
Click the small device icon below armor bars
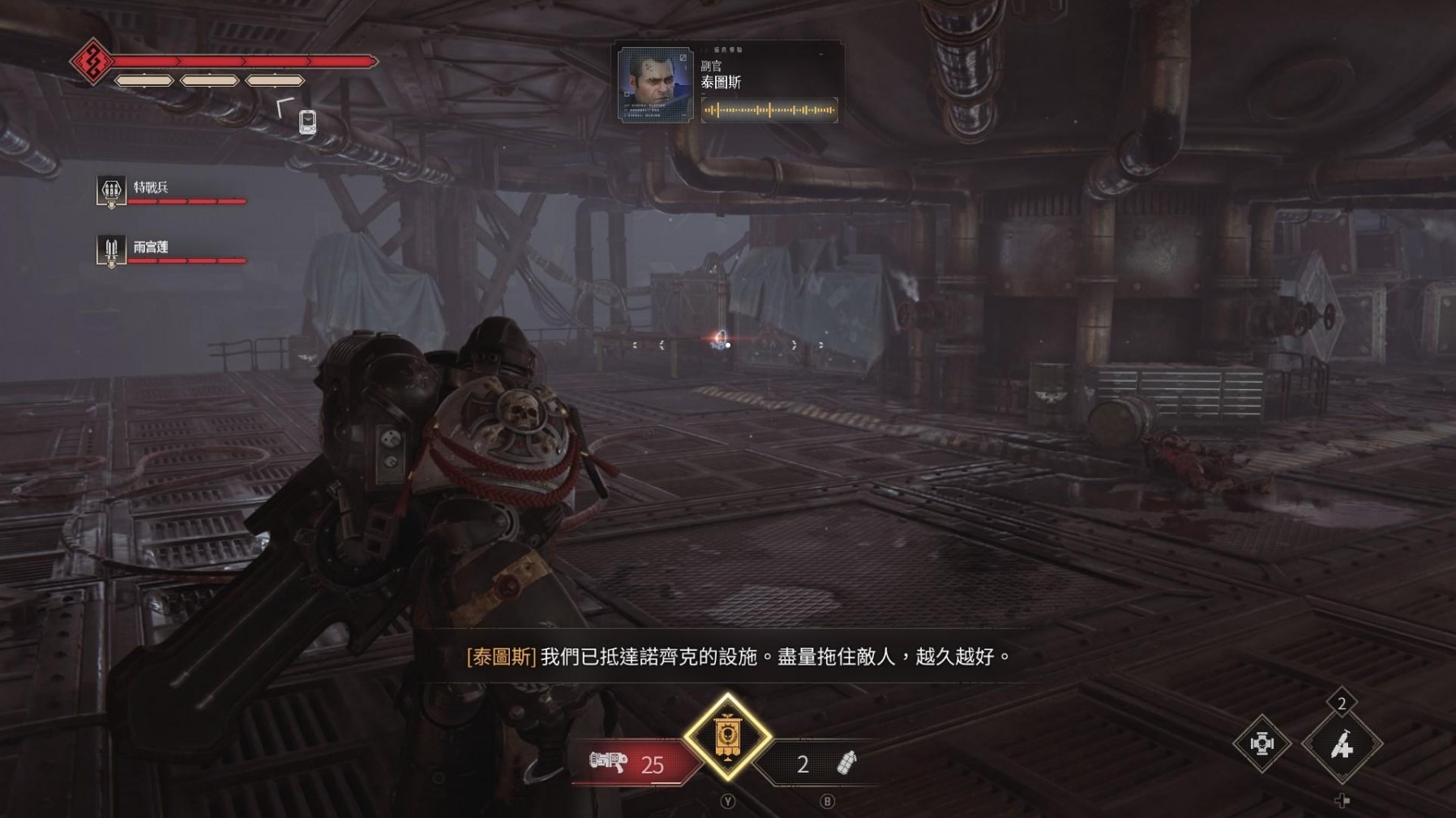coord(307,122)
